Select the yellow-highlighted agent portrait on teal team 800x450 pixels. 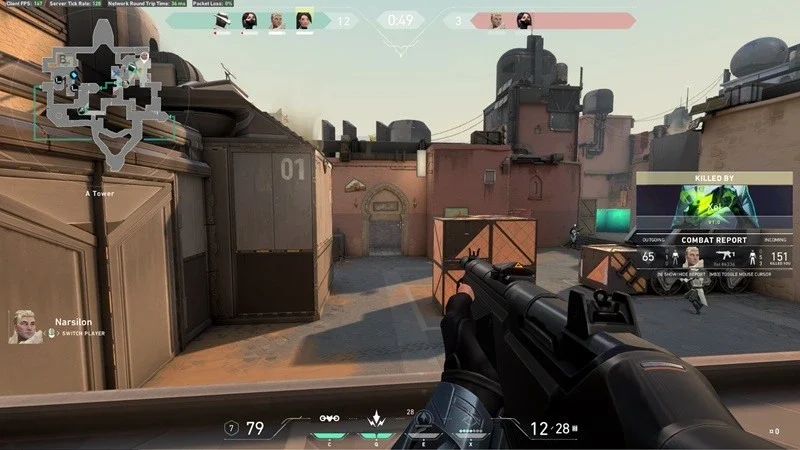point(304,19)
